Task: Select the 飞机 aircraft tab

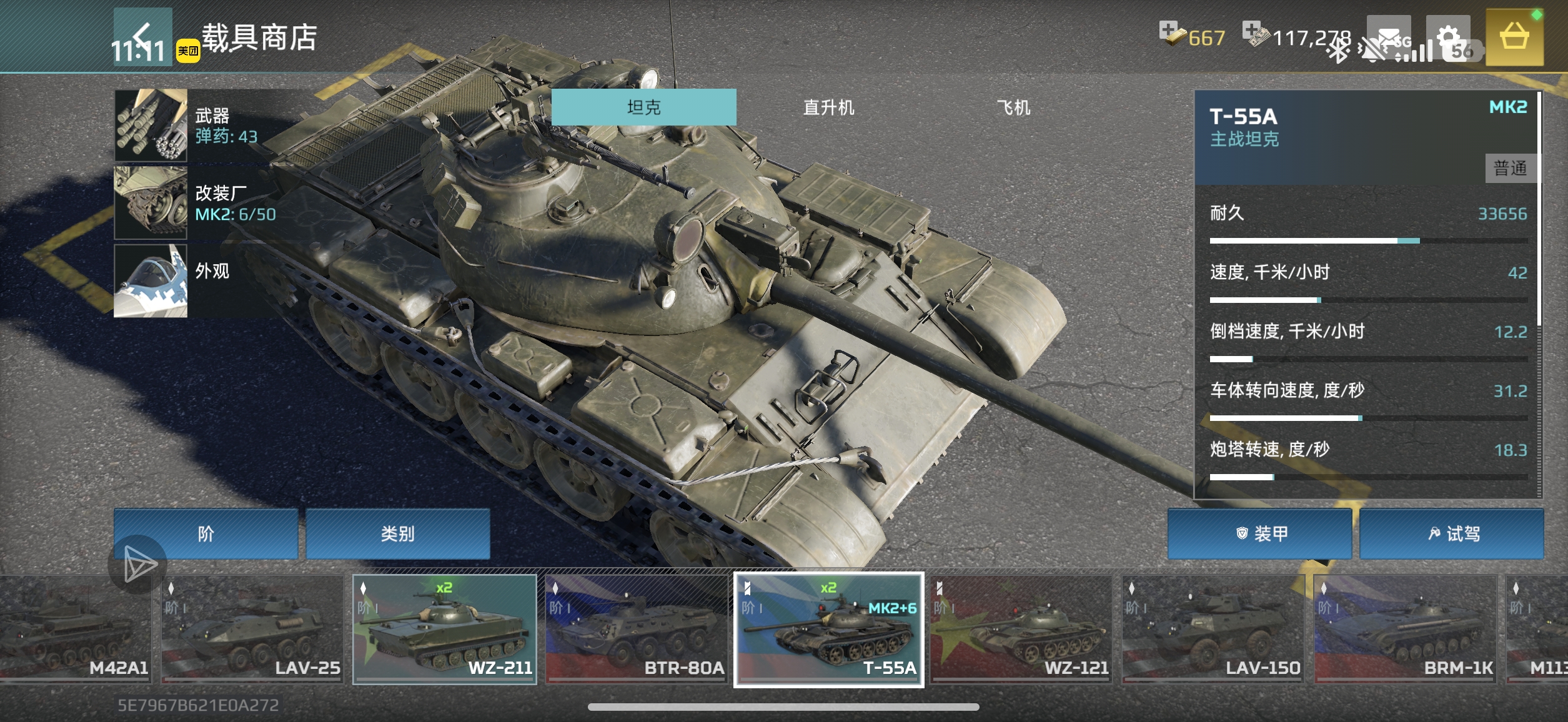Action: 1013,107
